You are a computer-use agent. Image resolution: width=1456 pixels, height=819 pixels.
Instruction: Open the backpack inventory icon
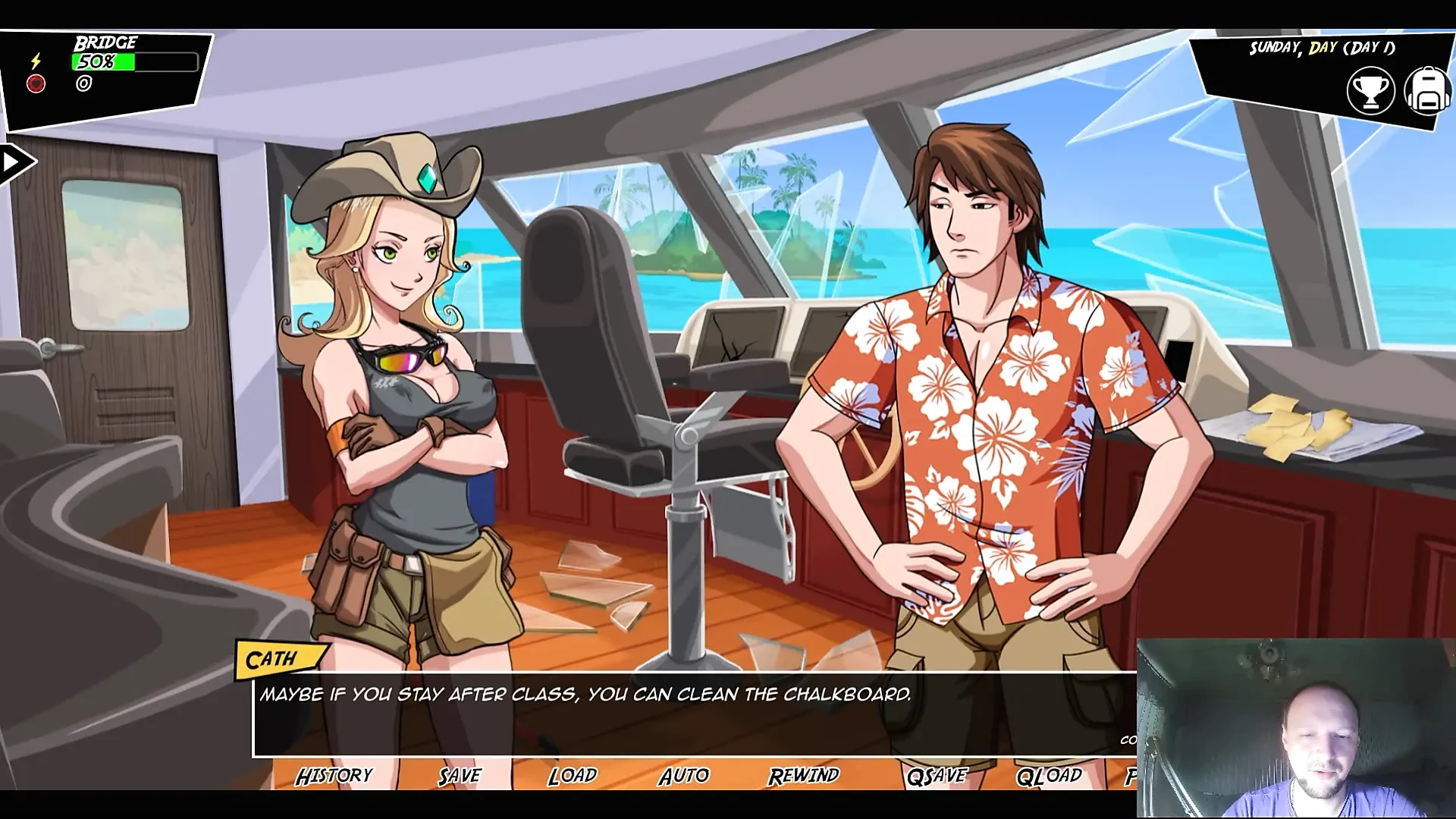[1427, 91]
